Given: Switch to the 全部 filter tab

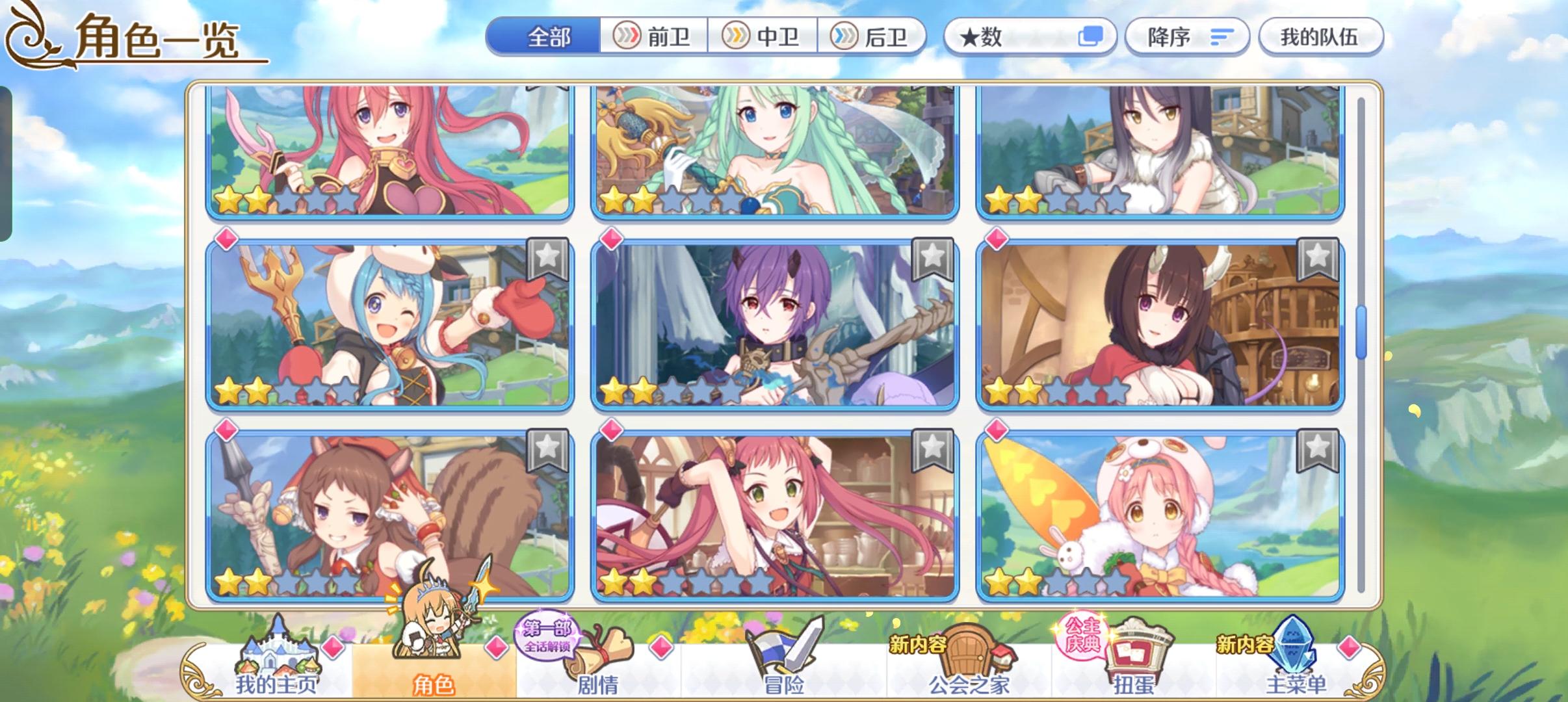Looking at the screenshot, I should click(x=548, y=37).
